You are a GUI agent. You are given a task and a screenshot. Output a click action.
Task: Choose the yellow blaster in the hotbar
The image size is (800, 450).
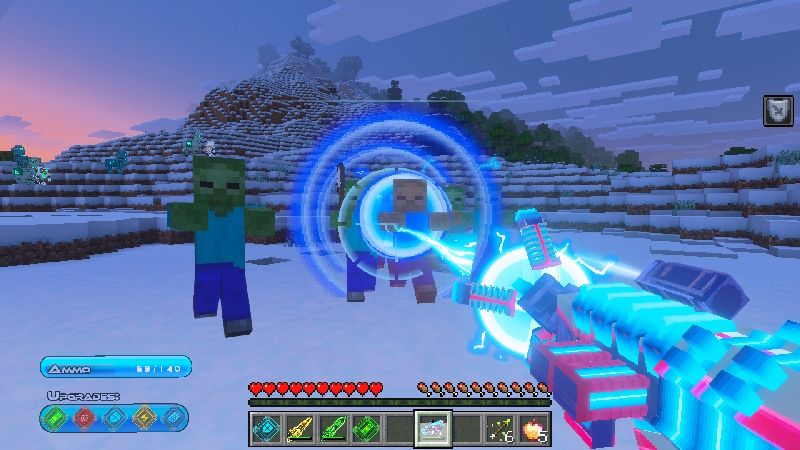pos(298,428)
